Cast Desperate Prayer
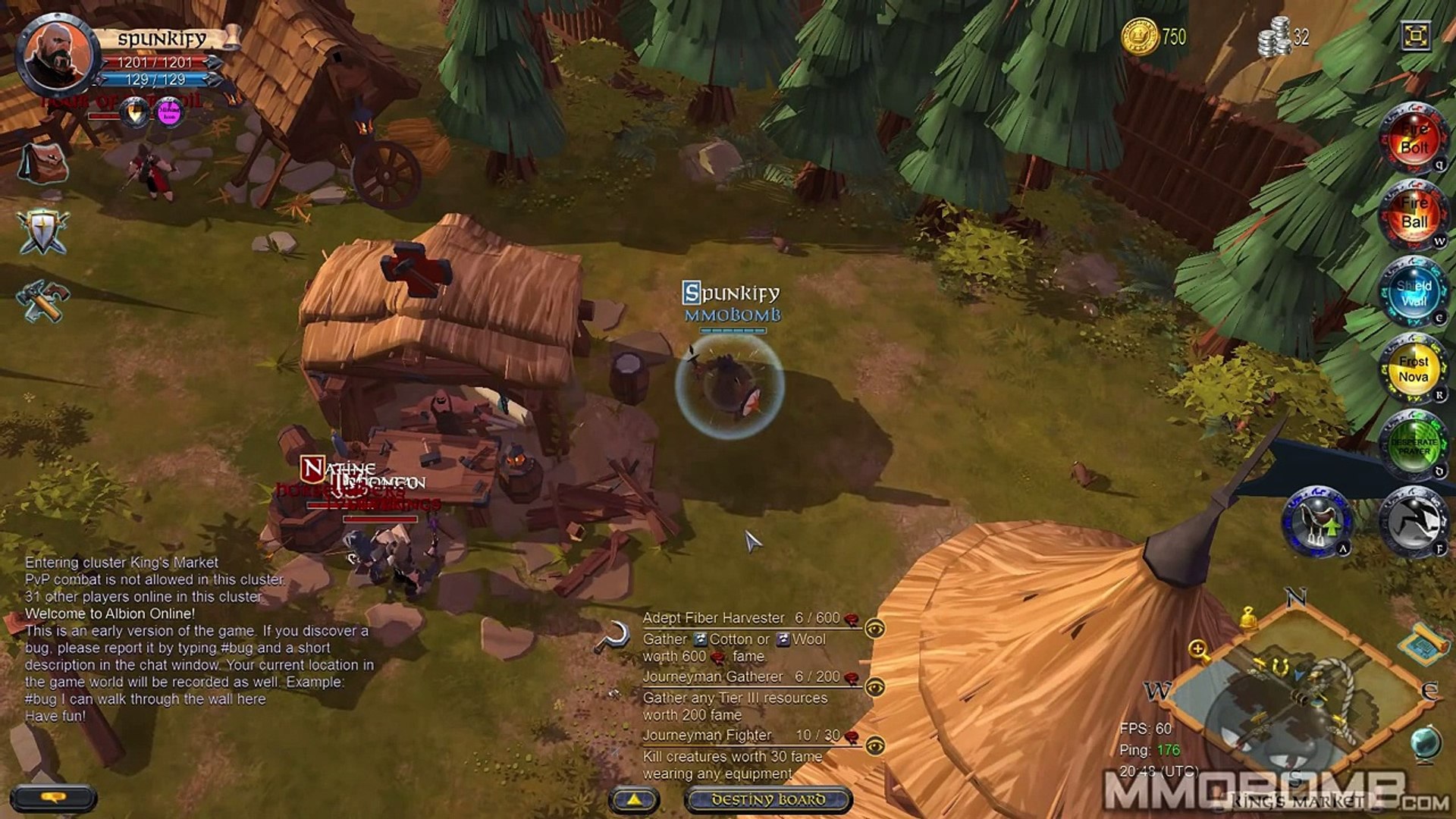Viewport: 1456px width, 819px height. point(1414,446)
